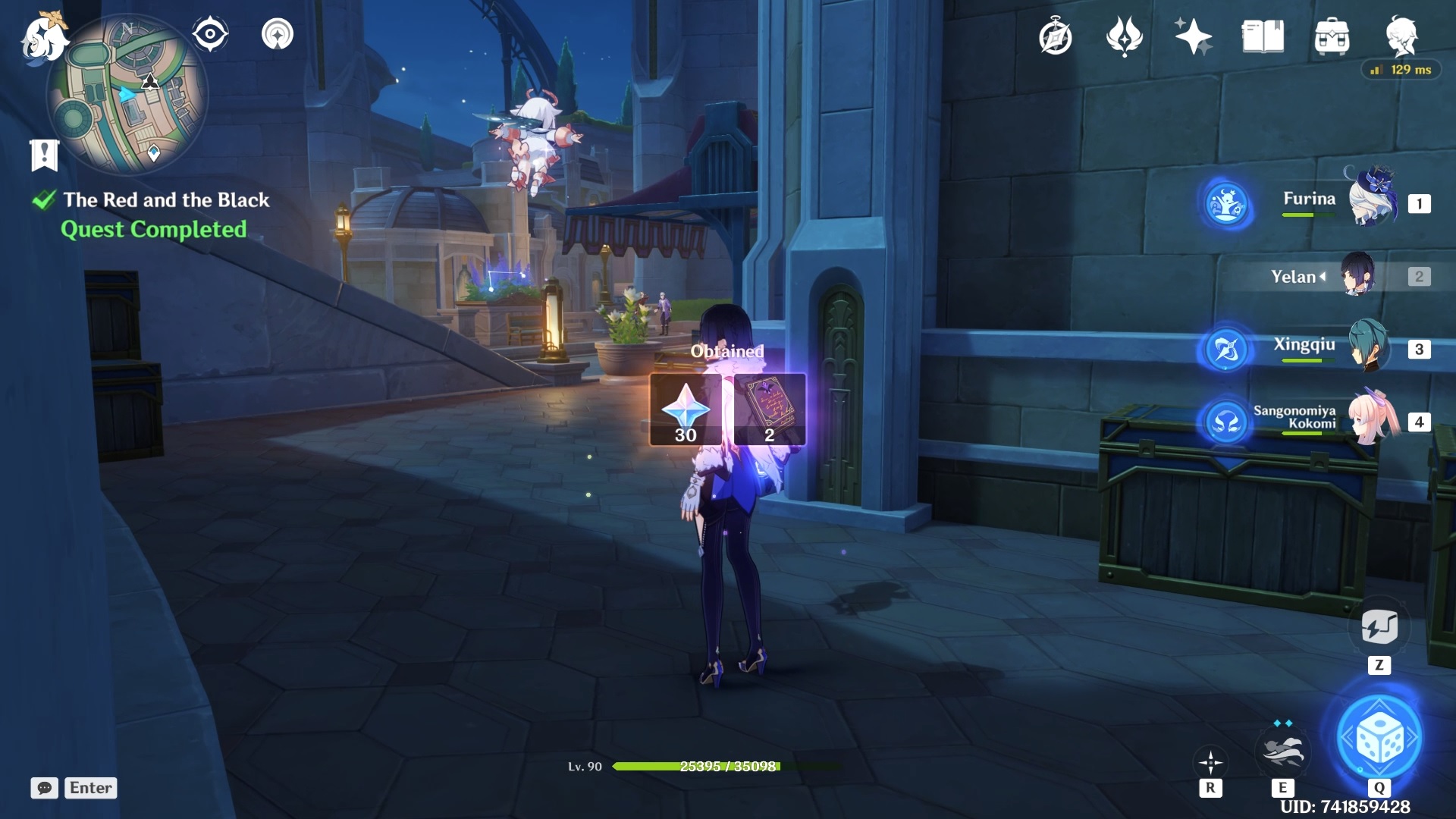
Task: Use the Elemental Skill icon
Action: [x=1282, y=752]
